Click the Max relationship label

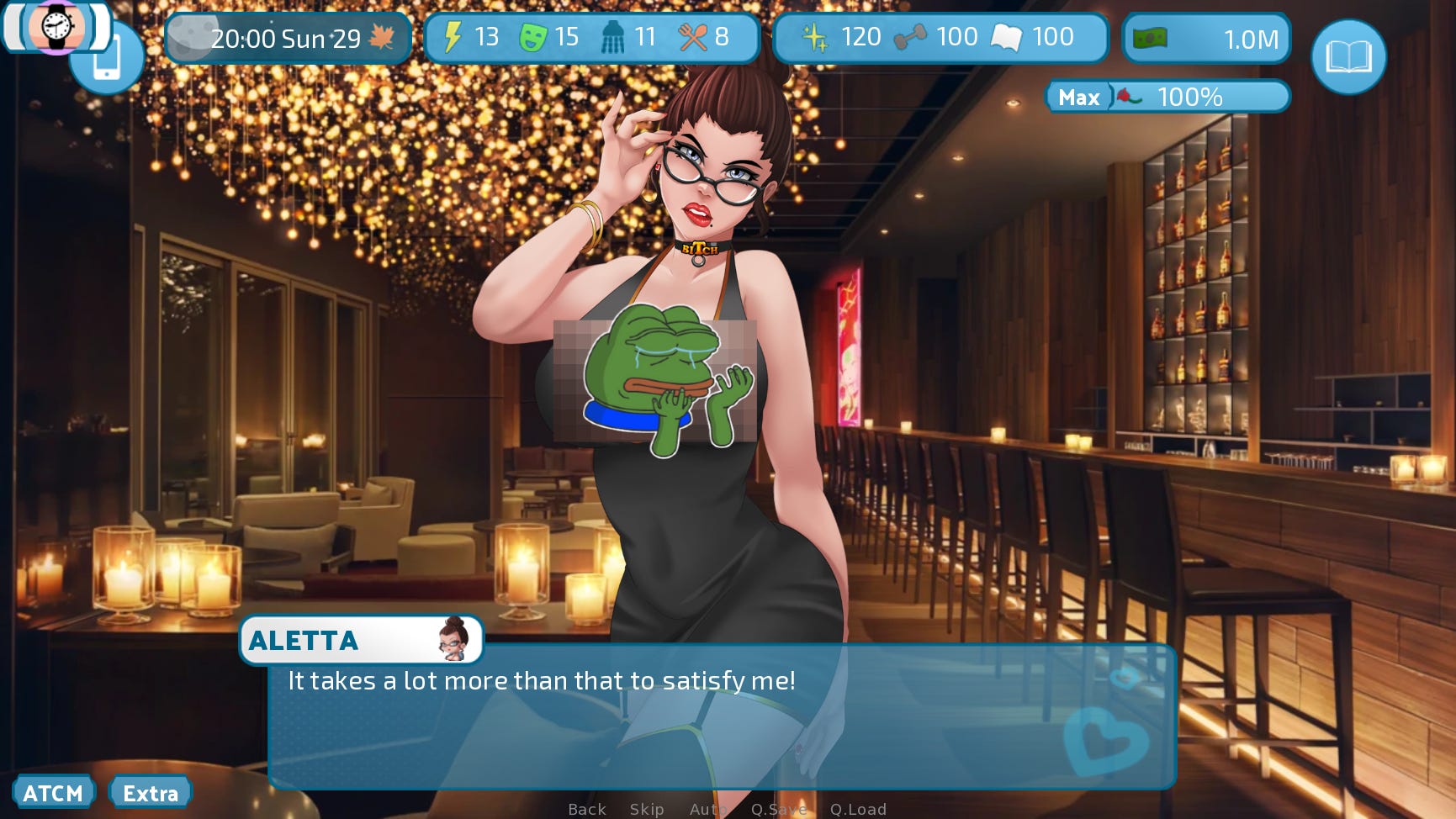[x=1079, y=98]
